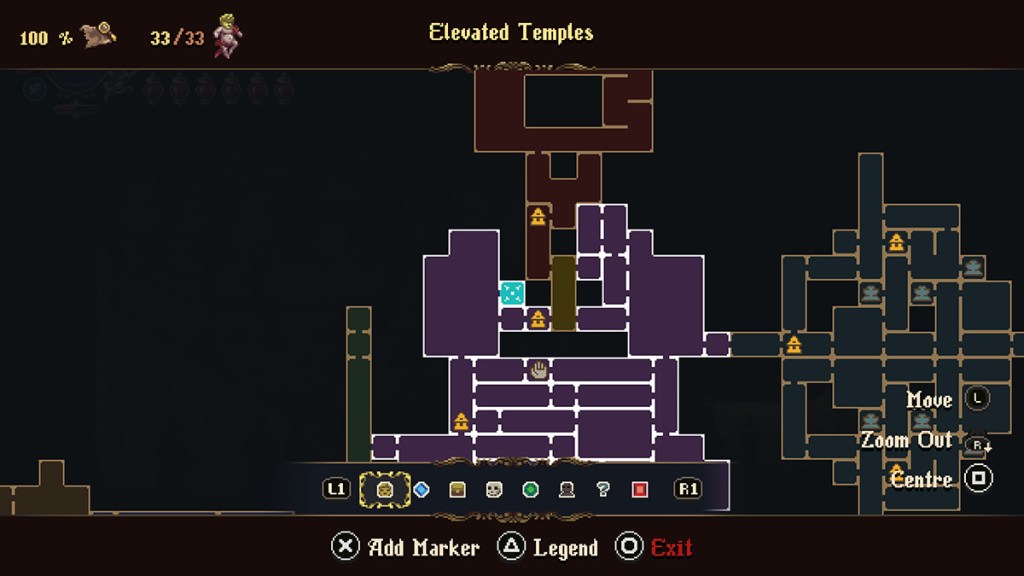The width and height of the screenshot is (1024, 576).
Task: Choose the green gem marker
Action: pyautogui.click(x=530, y=489)
